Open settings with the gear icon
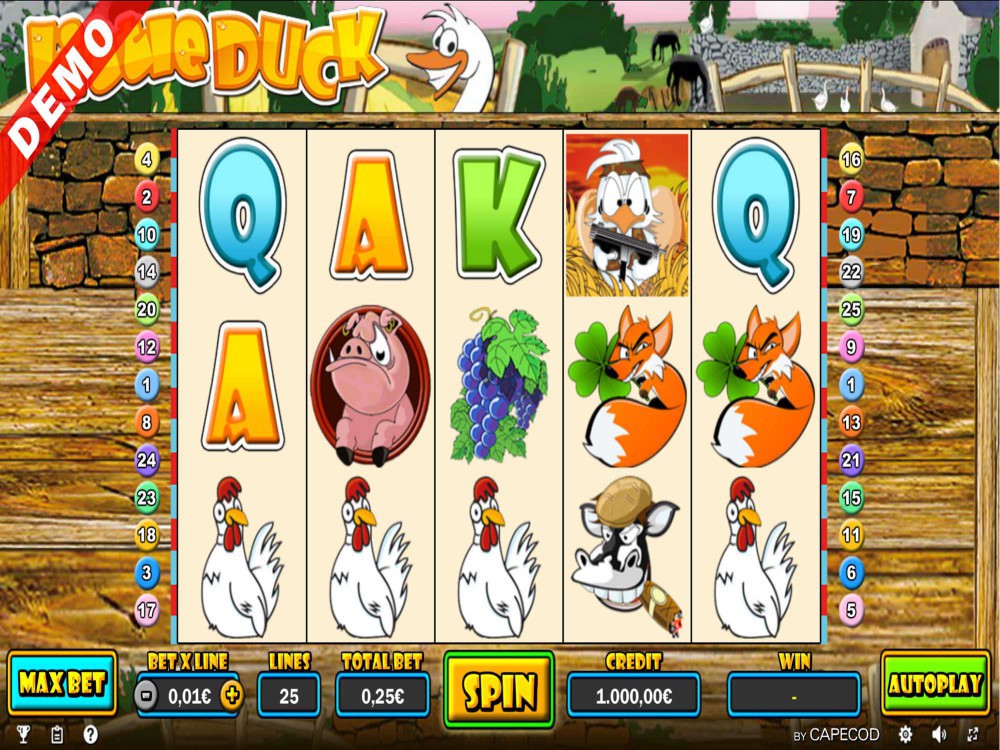Viewport: 1000px width, 750px height. (906, 735)
